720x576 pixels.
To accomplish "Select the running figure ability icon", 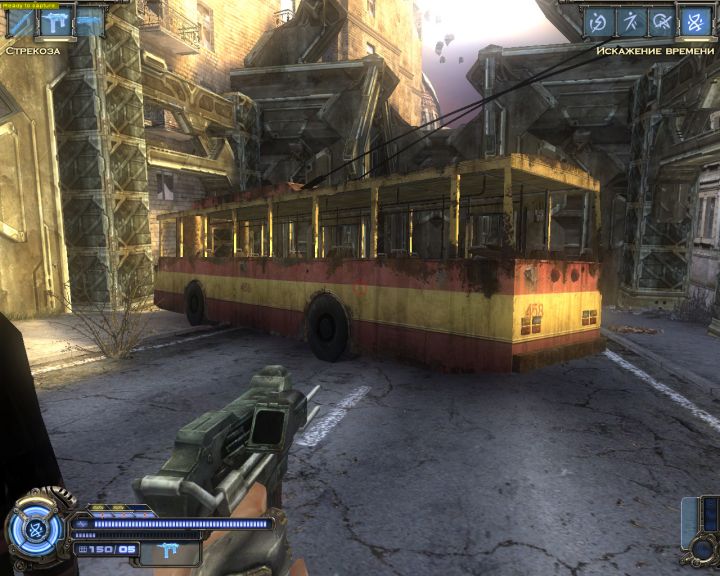I will [630, 22].
